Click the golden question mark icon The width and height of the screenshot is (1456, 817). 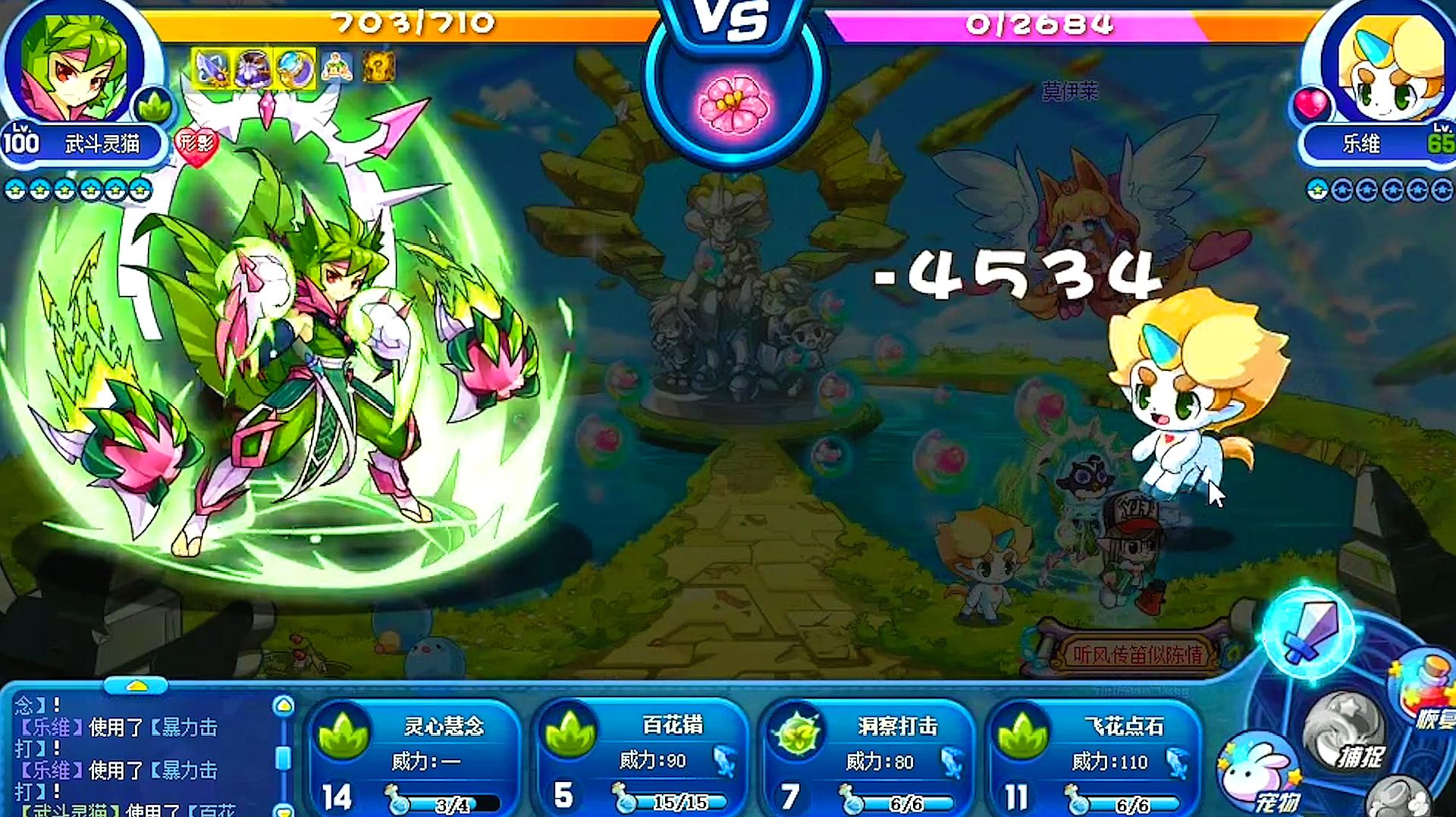coord(378,68)
